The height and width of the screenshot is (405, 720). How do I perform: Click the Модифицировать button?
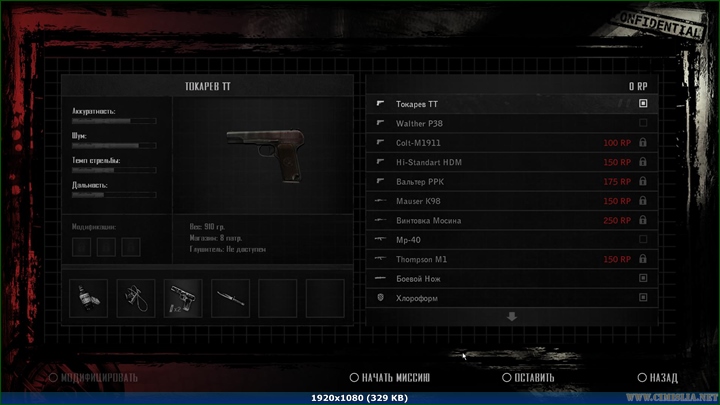pyautogui.click(x=93, y=378)
